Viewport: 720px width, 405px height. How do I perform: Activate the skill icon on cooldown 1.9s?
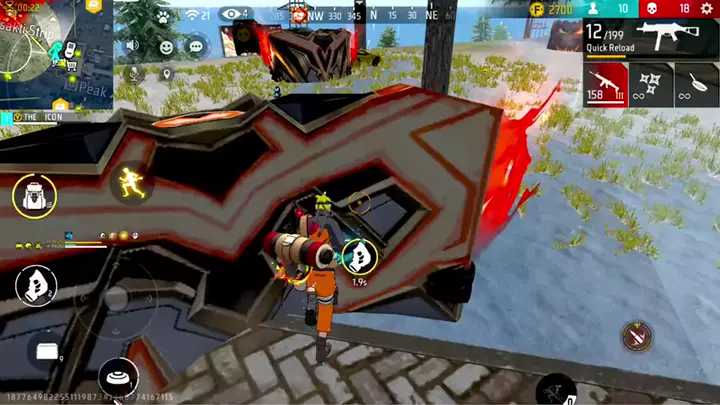point(359,257)
